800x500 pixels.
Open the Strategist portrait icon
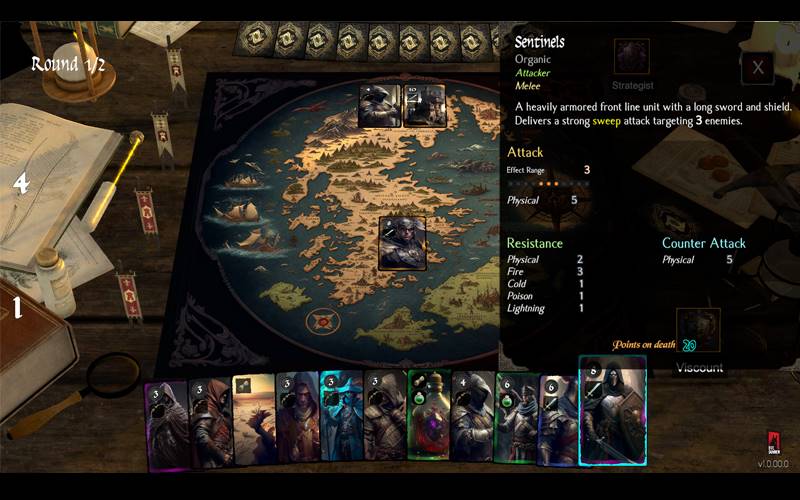pos(632,57)
